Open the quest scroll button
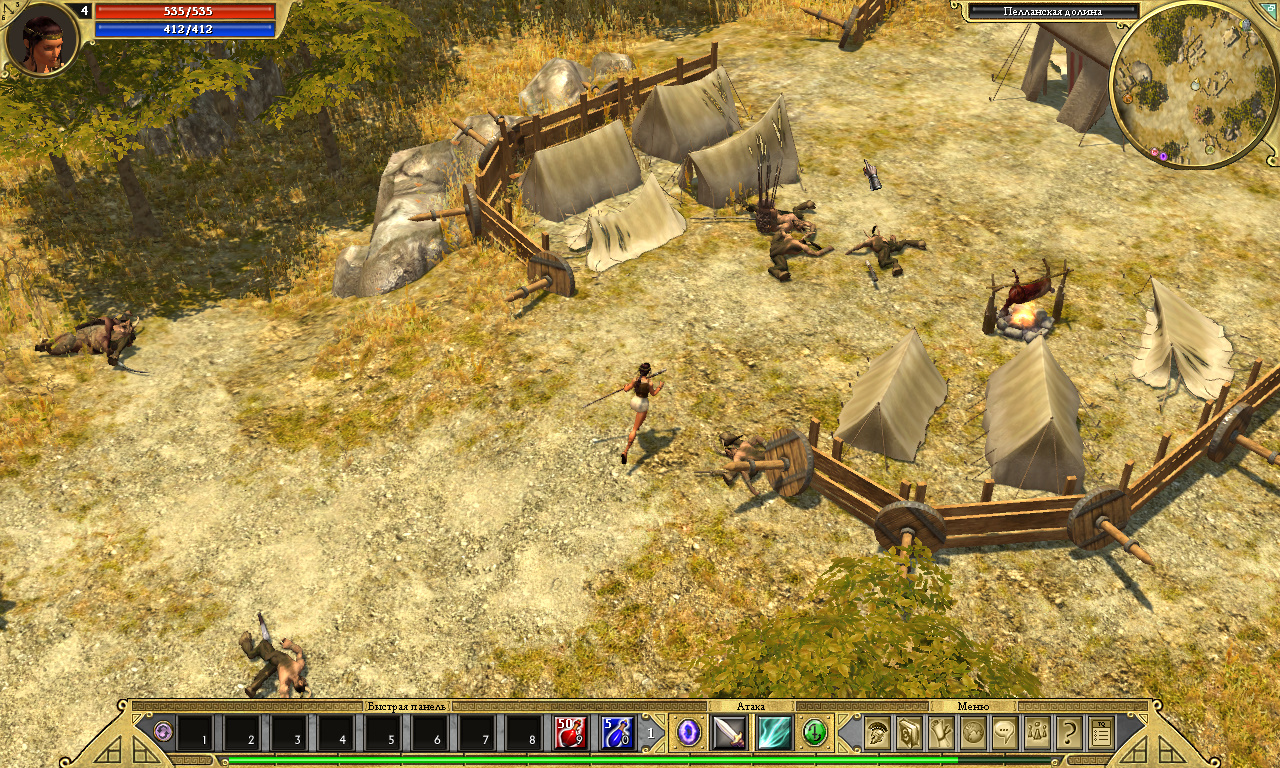Image resolution: width=1280 pixels, height=768 pixels. coord(941,733)
